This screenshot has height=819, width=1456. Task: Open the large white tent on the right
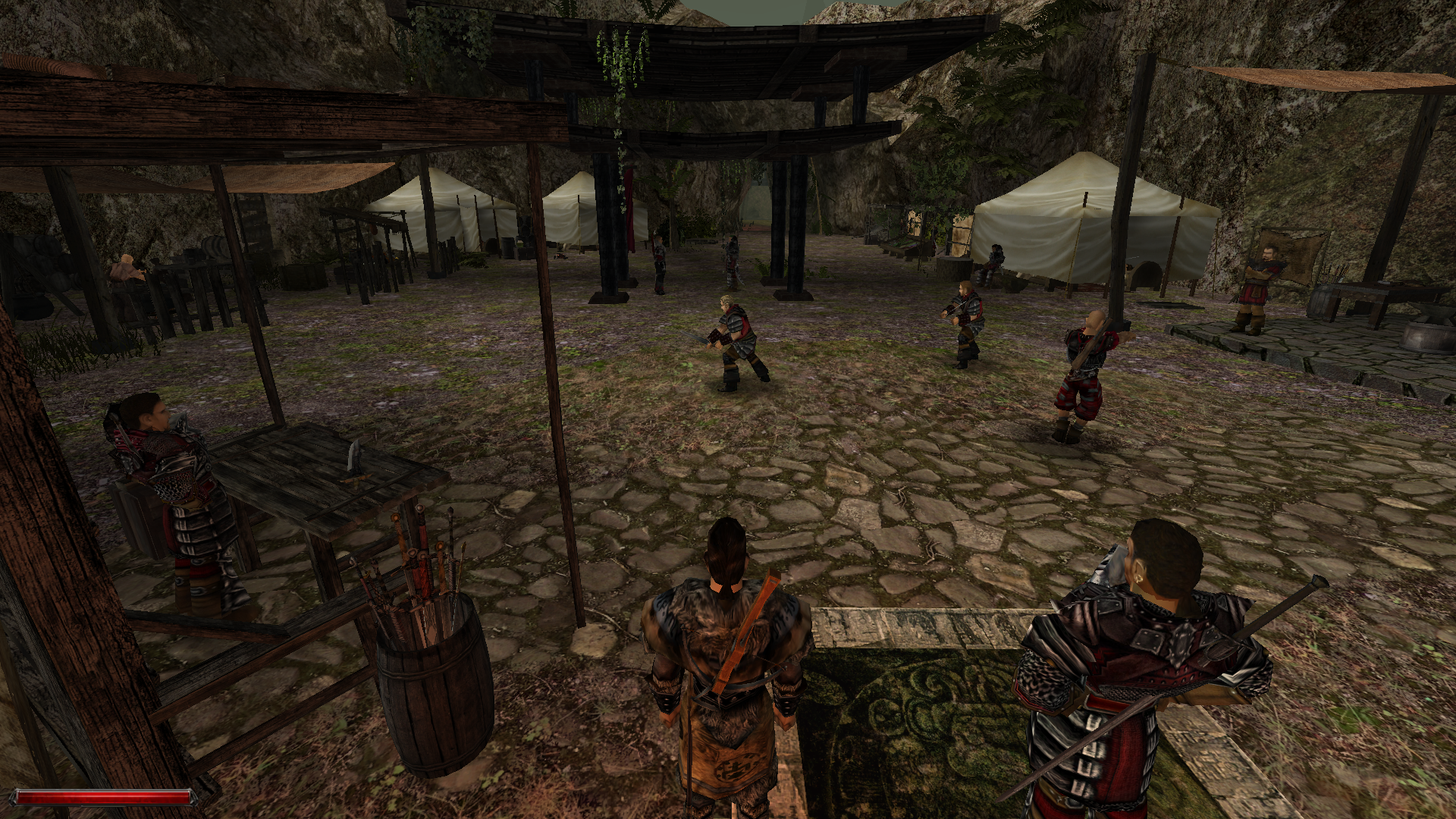coord(1077,220)
